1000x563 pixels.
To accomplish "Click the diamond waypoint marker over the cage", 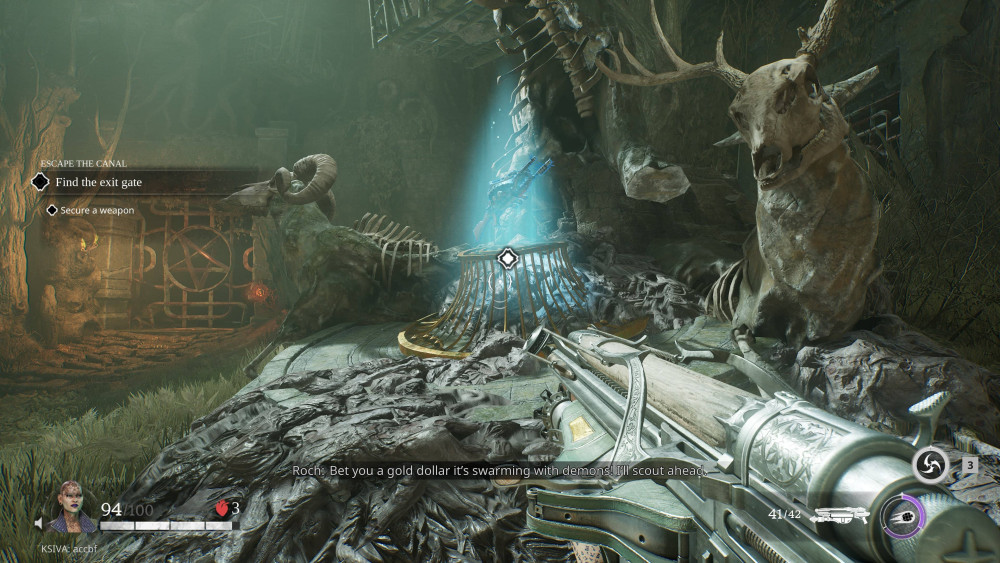I will (507, 259).
